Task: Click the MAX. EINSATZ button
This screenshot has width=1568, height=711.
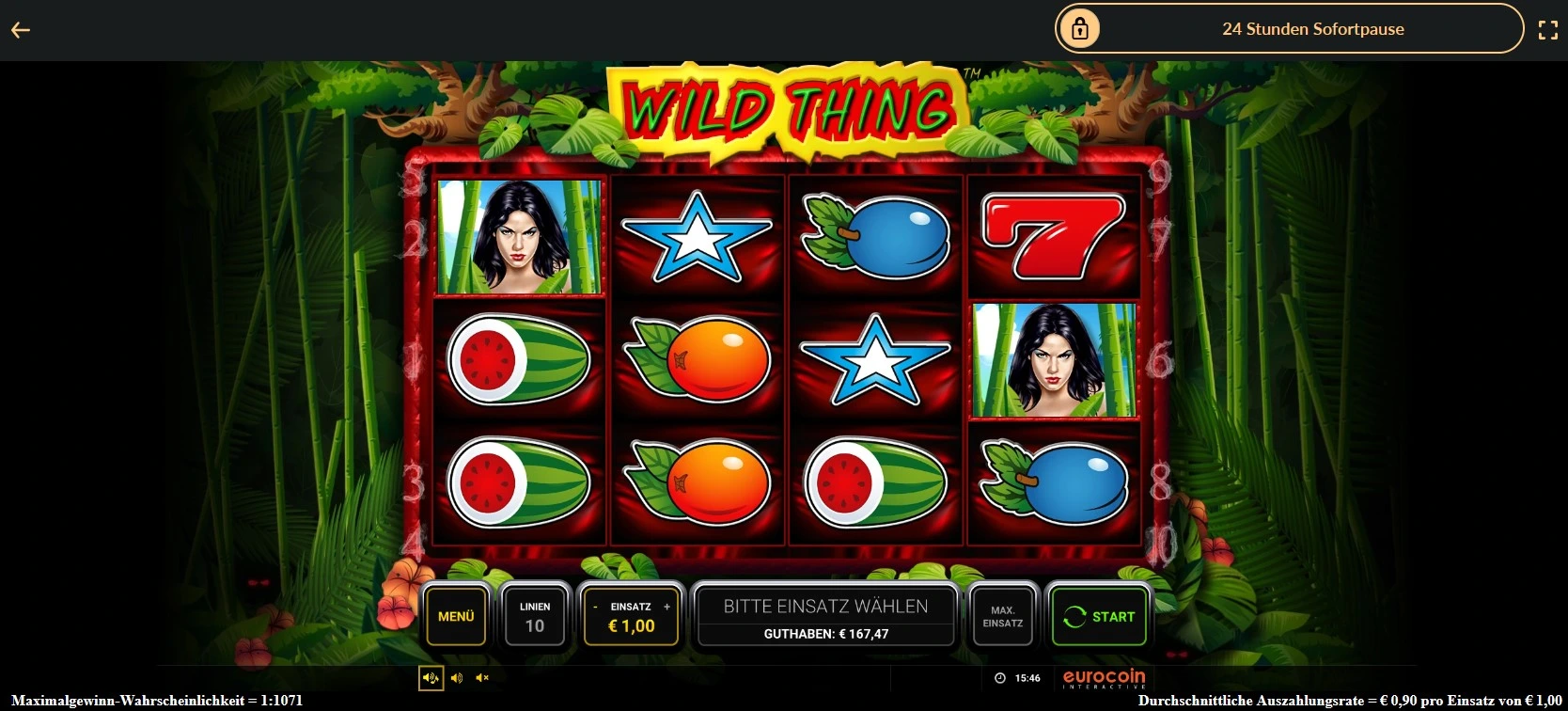Action: point(1002,616)
